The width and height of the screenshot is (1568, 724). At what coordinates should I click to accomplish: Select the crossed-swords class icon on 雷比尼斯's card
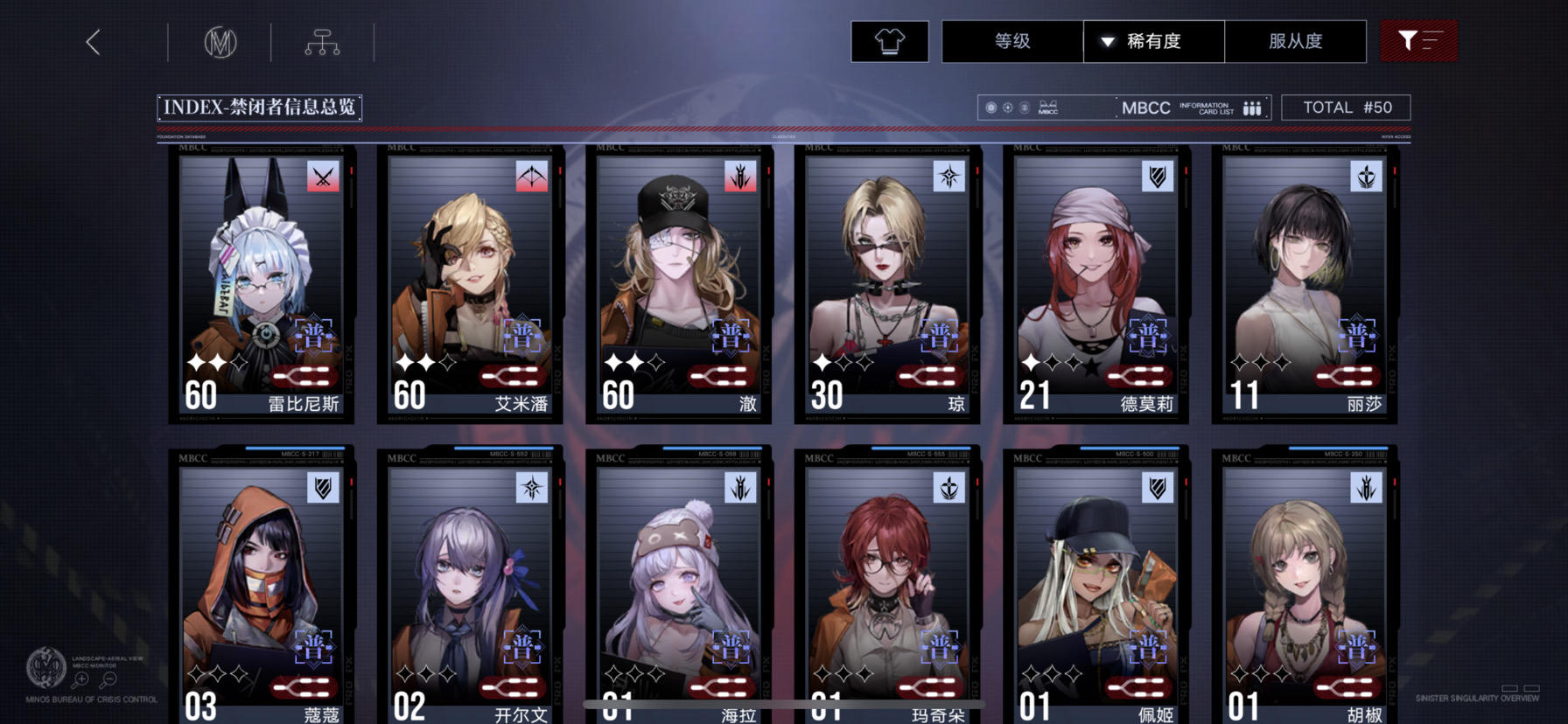click(323, 175)
